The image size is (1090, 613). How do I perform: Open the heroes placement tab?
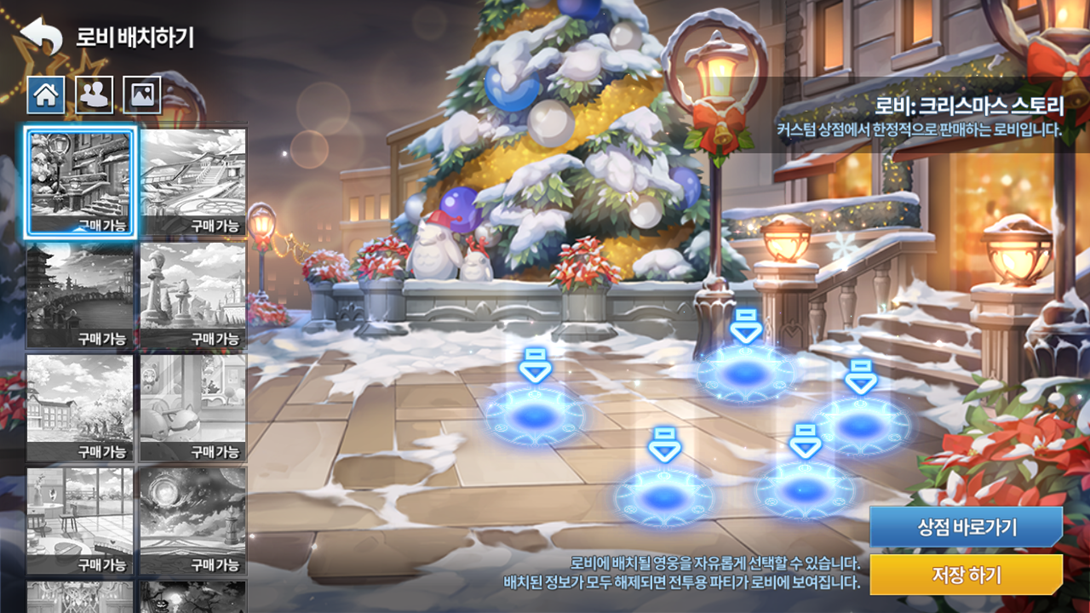[x=94, y=95]
